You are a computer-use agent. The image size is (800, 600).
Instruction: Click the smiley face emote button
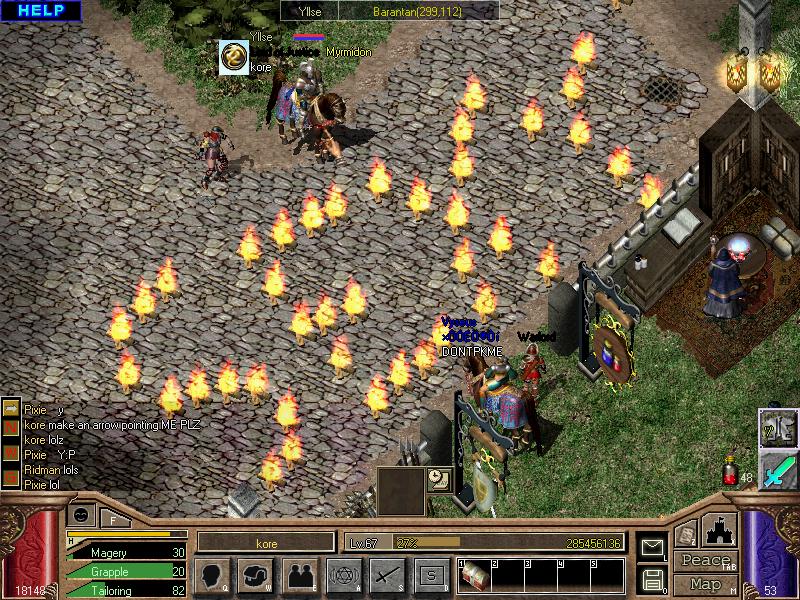[x=81, y=513]
